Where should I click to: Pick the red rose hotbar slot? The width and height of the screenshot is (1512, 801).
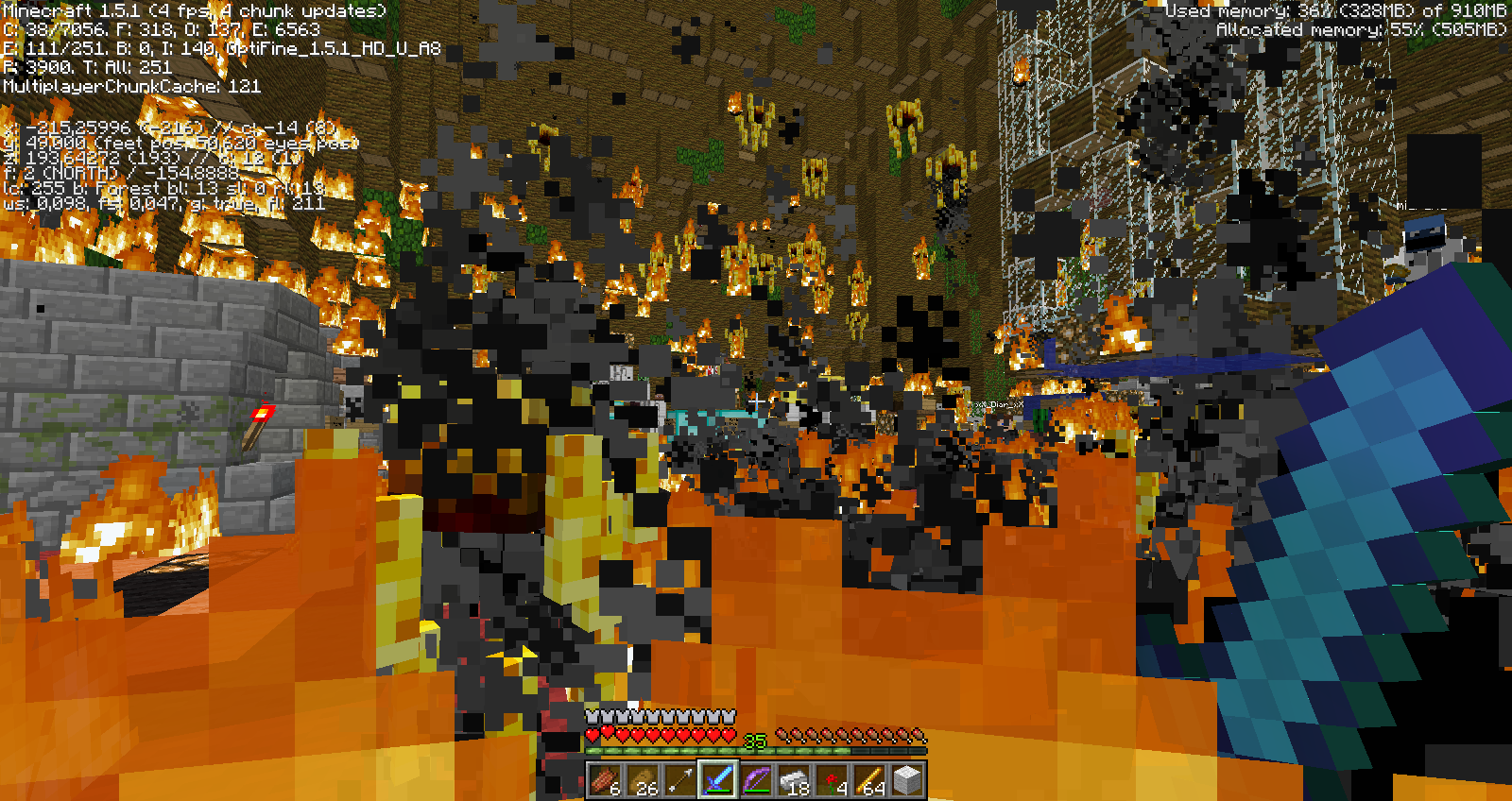coord(831,780)
